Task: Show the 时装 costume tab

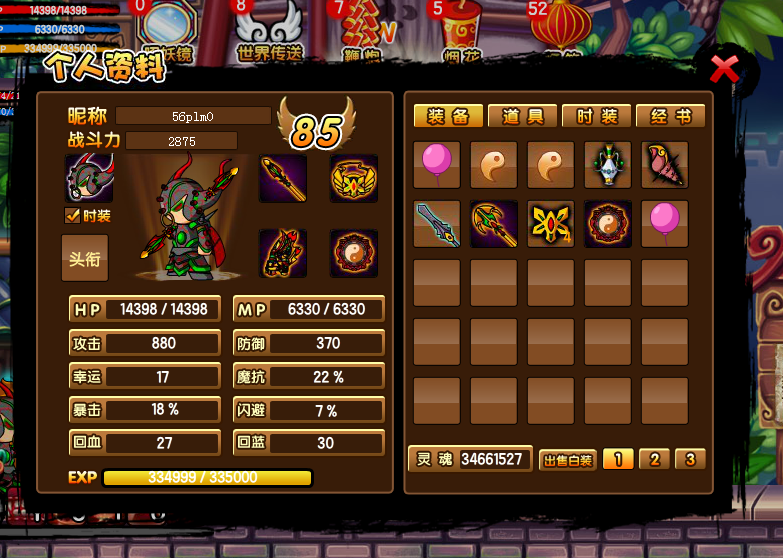Action: 597,117
